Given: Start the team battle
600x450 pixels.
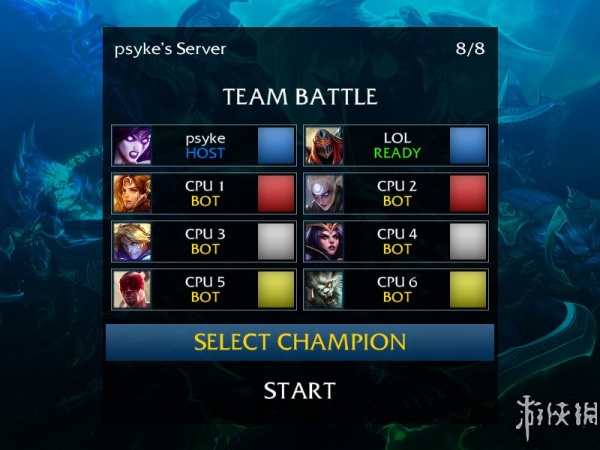Looking at the screenshot, I should tap(300, 390).
